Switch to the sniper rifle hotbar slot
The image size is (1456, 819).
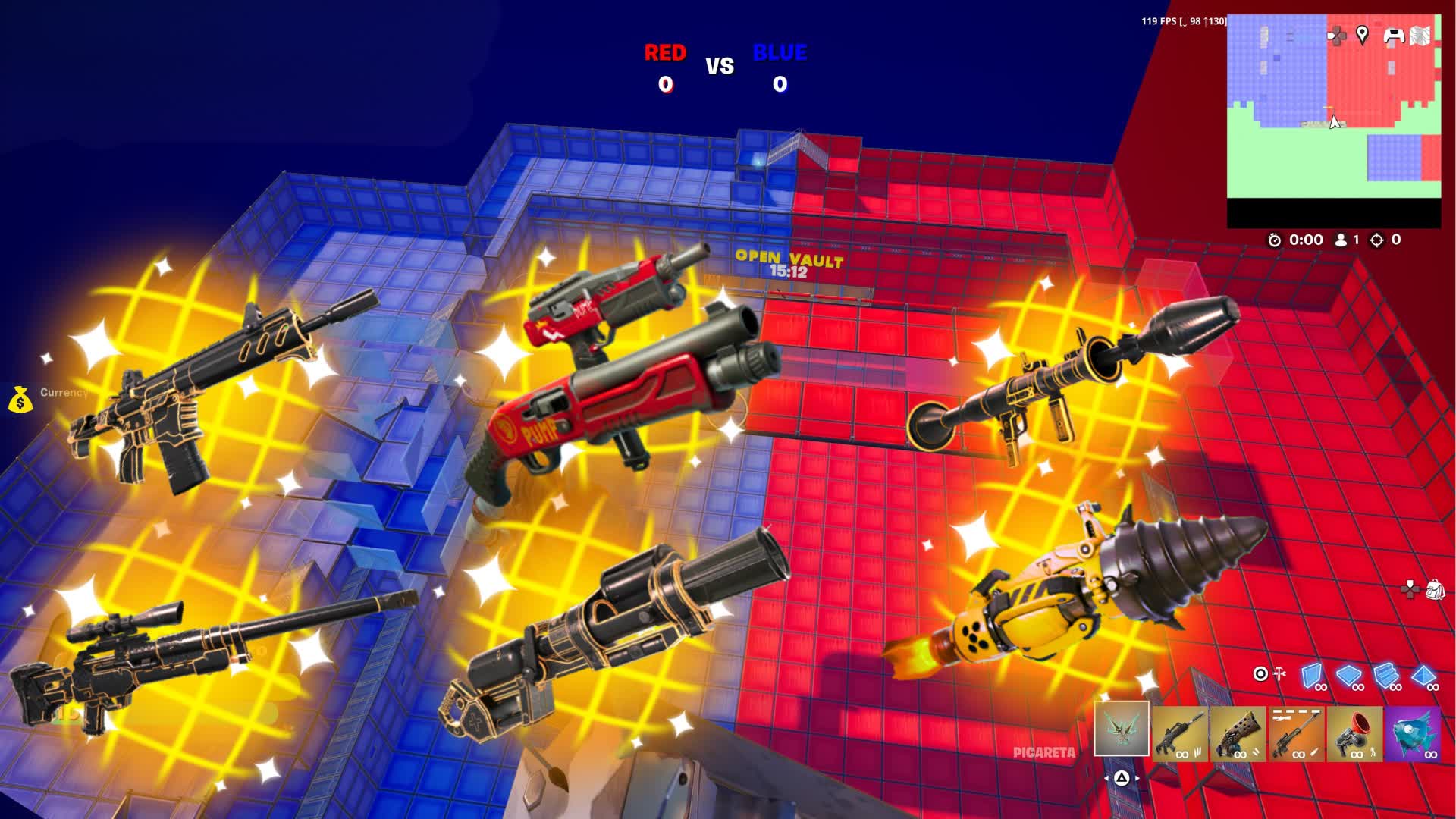point(1296,733)
